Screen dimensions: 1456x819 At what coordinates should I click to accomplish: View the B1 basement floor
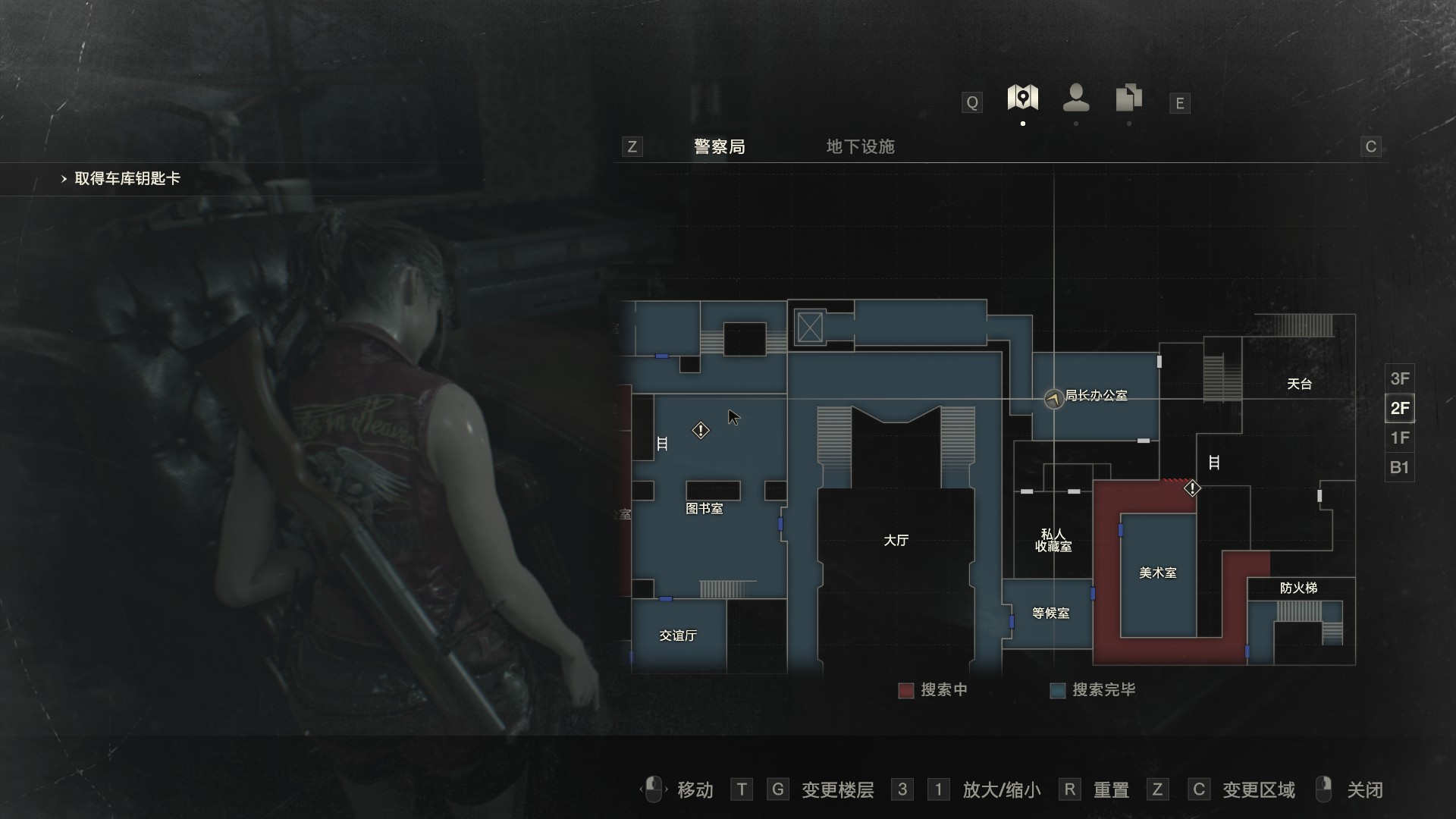tap(1399, 467)
